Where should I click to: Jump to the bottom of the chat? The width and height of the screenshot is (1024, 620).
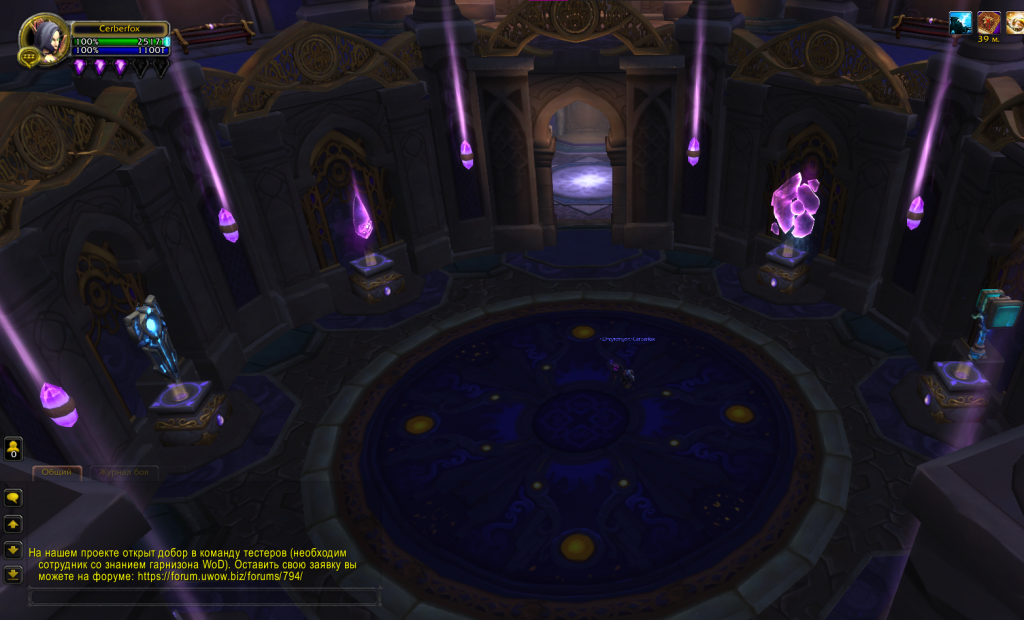pyautogui.click(x=14, y=574)
